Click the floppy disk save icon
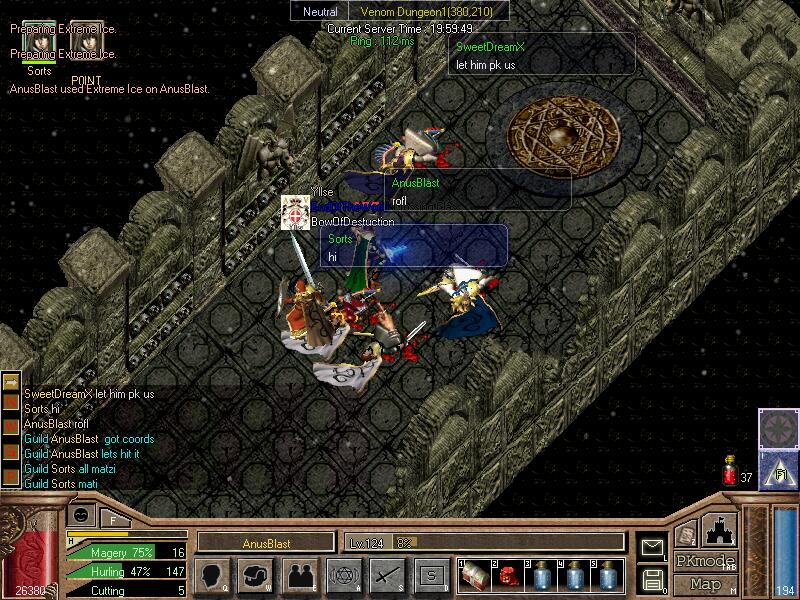Image resolution: width=800 pixels, height=600 pixels. (x=652, y=578)
